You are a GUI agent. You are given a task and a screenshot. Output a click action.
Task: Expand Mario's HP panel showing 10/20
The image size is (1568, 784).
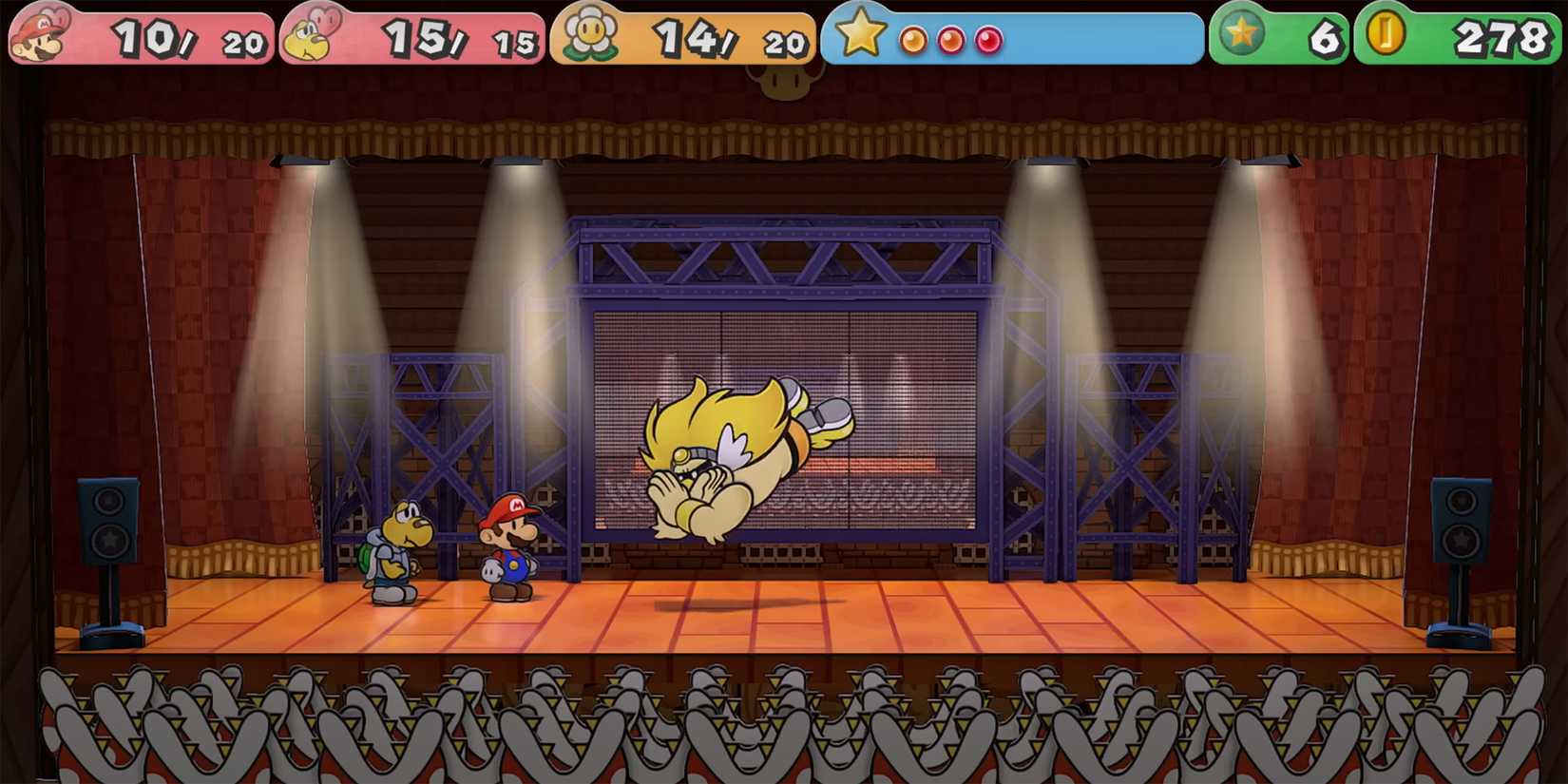pyautogui.click(x=143, y=38)
